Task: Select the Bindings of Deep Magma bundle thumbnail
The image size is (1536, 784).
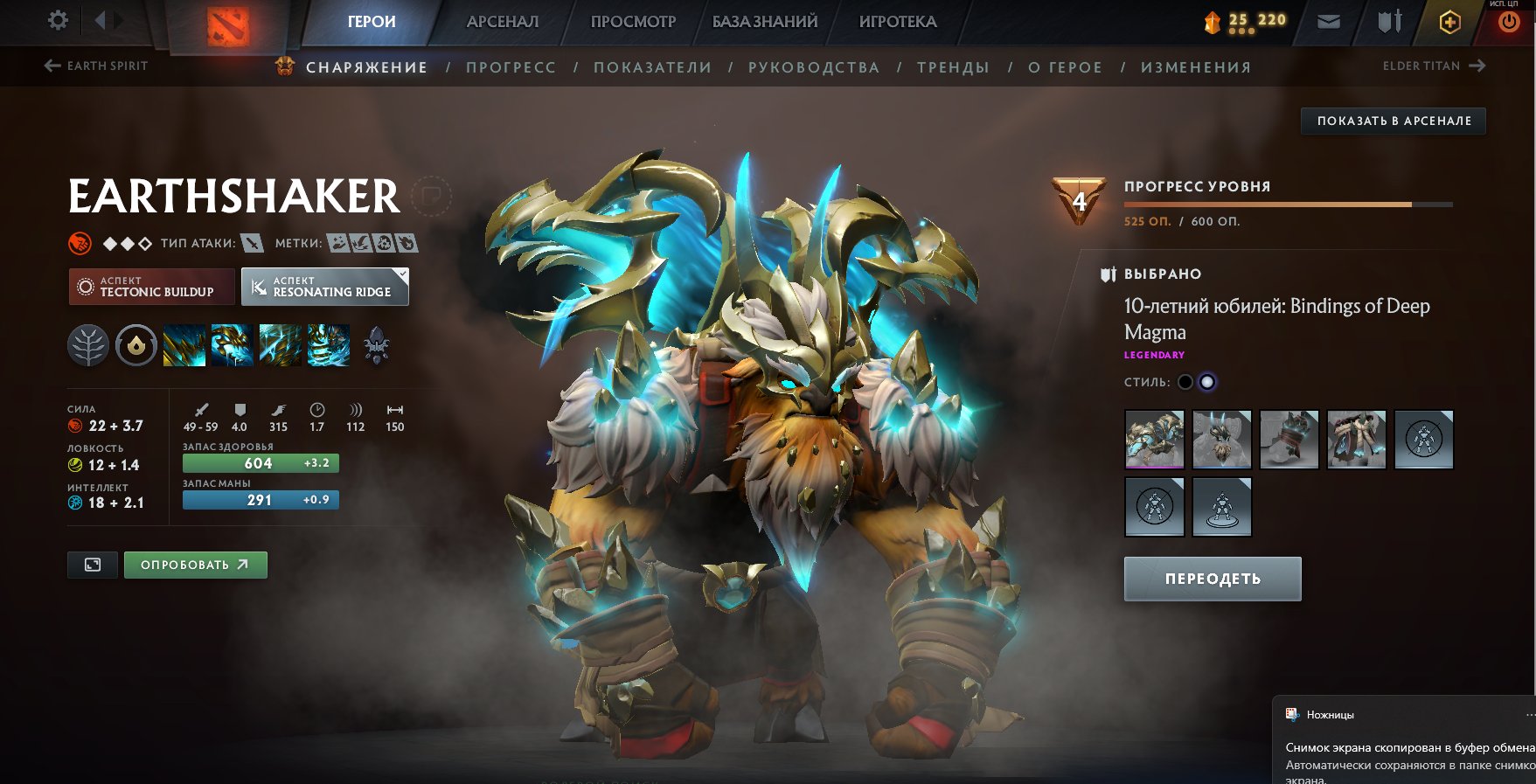Action: coord(1154,440)
